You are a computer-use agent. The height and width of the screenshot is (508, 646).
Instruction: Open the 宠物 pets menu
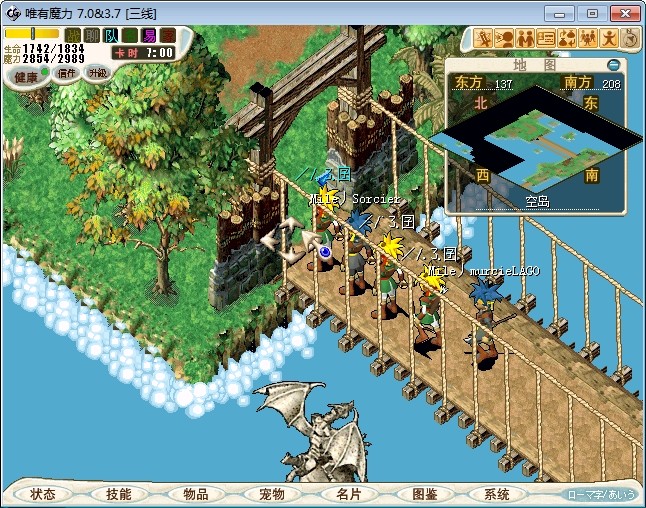(x=272, y=494)
